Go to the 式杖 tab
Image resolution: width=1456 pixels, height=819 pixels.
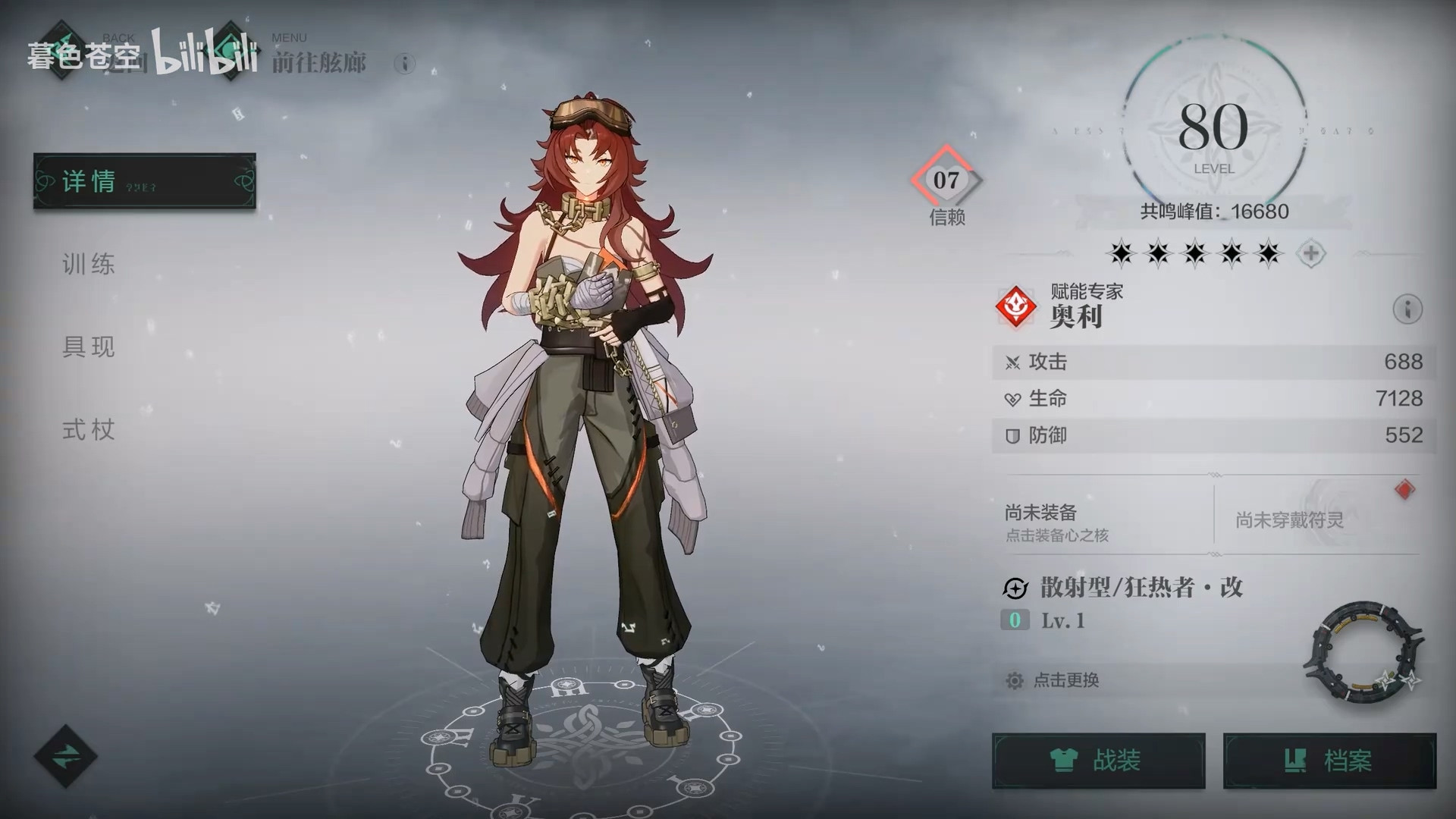click(89, 430)
